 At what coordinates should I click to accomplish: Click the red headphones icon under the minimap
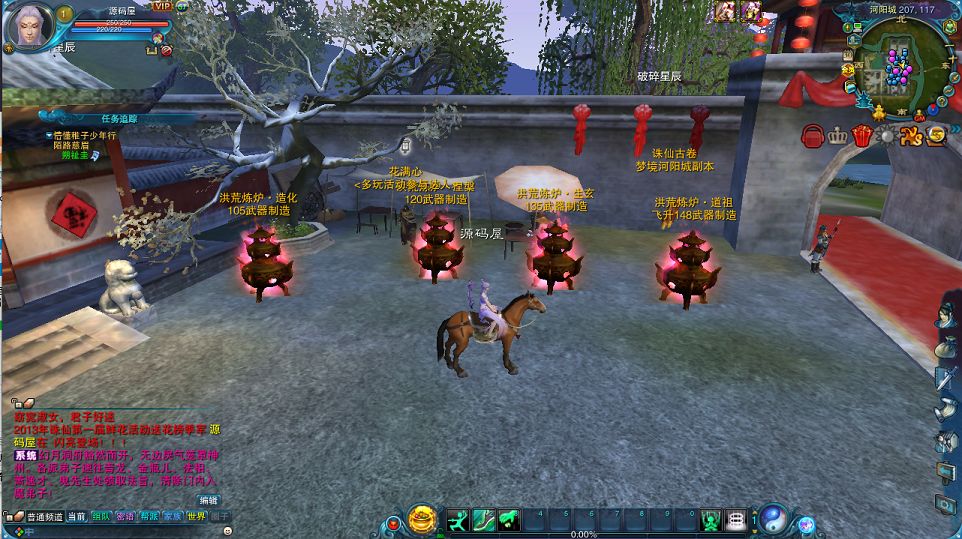812,135
